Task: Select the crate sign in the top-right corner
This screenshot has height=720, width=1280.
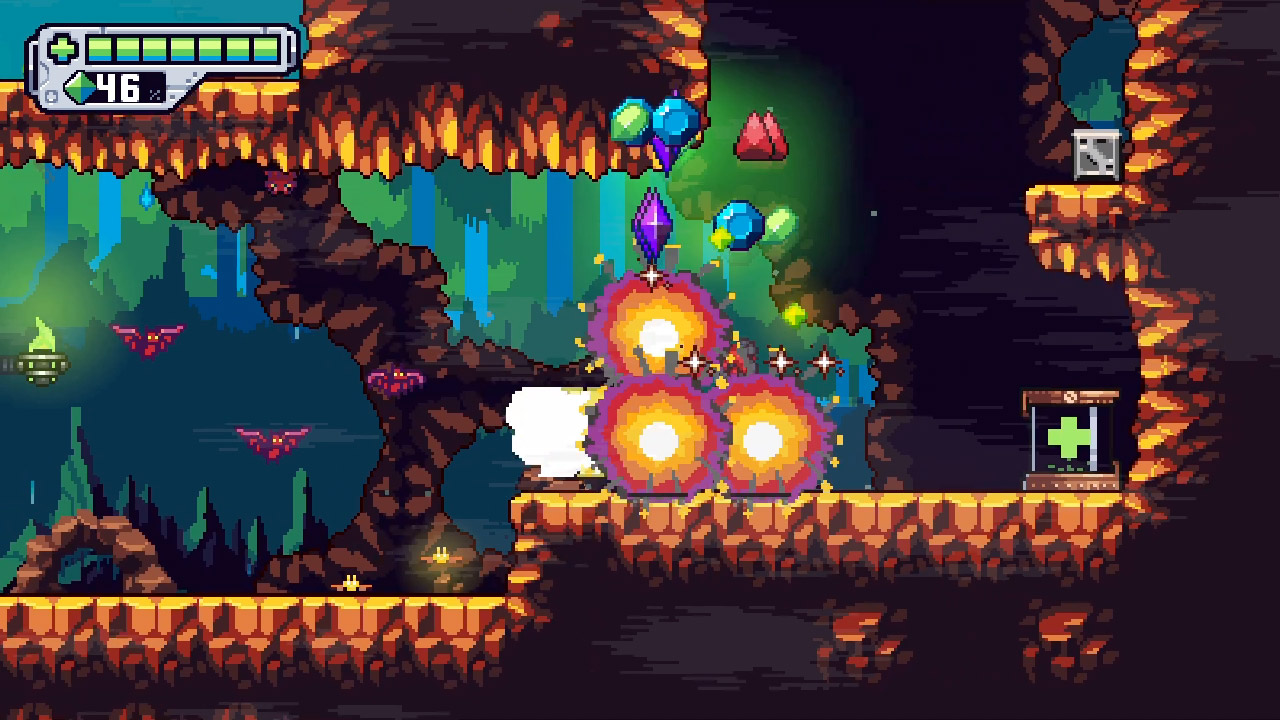Action: click(1095, 155)
